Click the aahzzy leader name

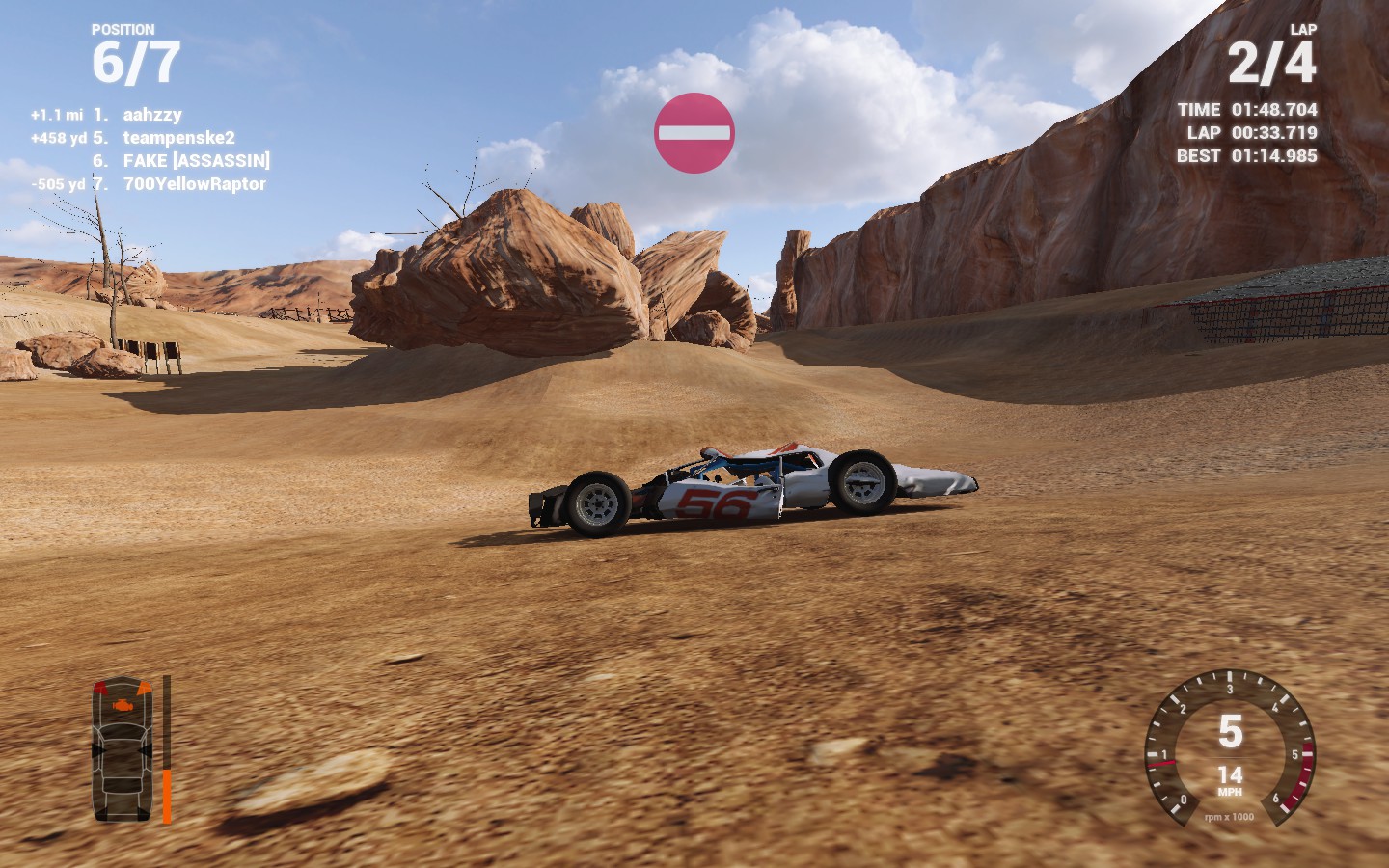(x=151, y=113)
